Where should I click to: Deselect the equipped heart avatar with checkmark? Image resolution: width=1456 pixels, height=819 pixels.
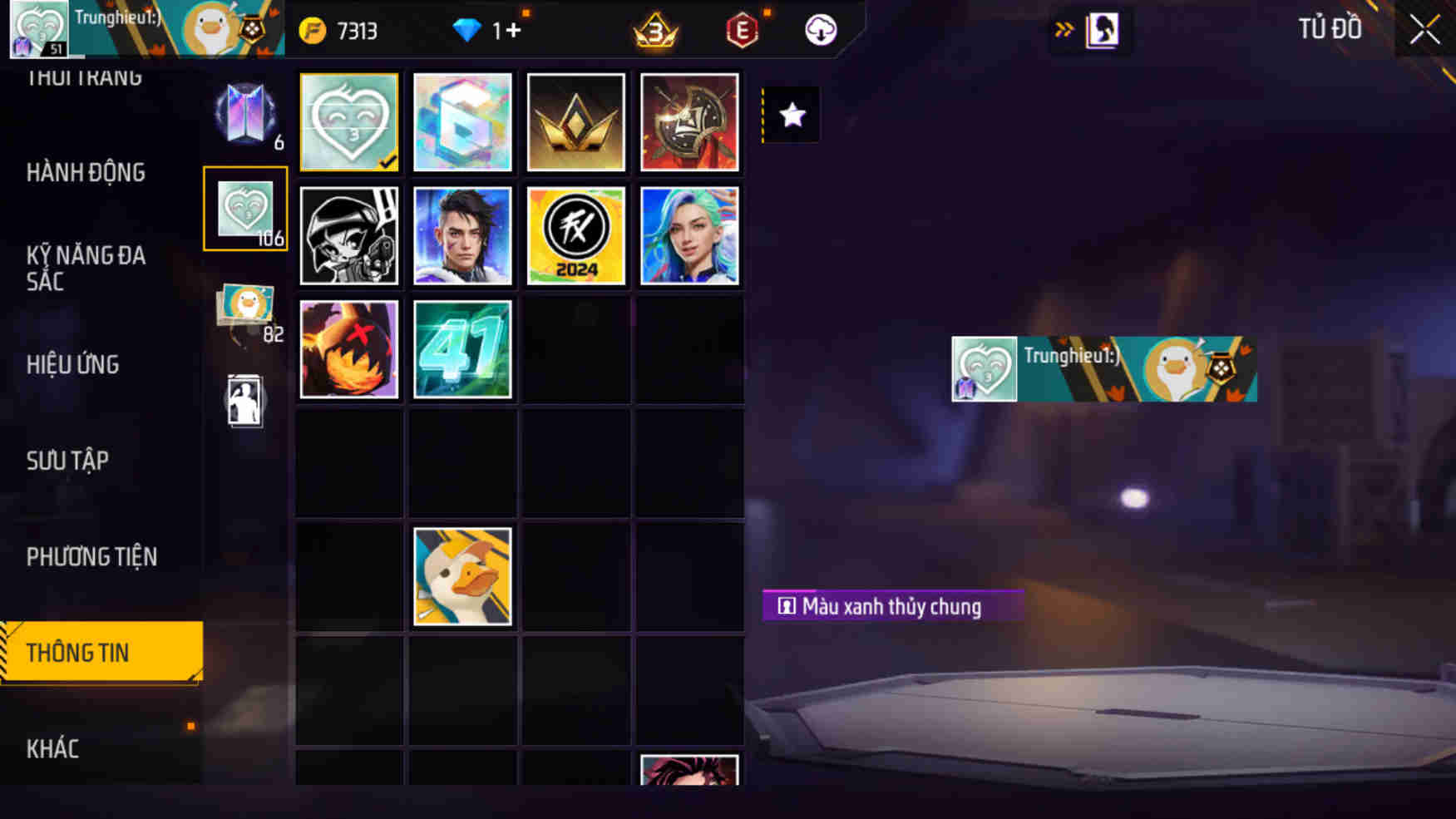[349, 122]
